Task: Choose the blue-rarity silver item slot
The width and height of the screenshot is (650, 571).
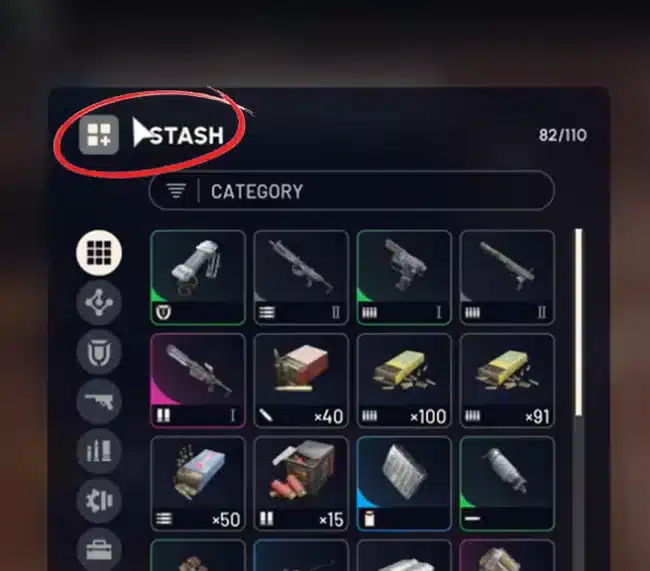Action: click(x=404, y=483)
